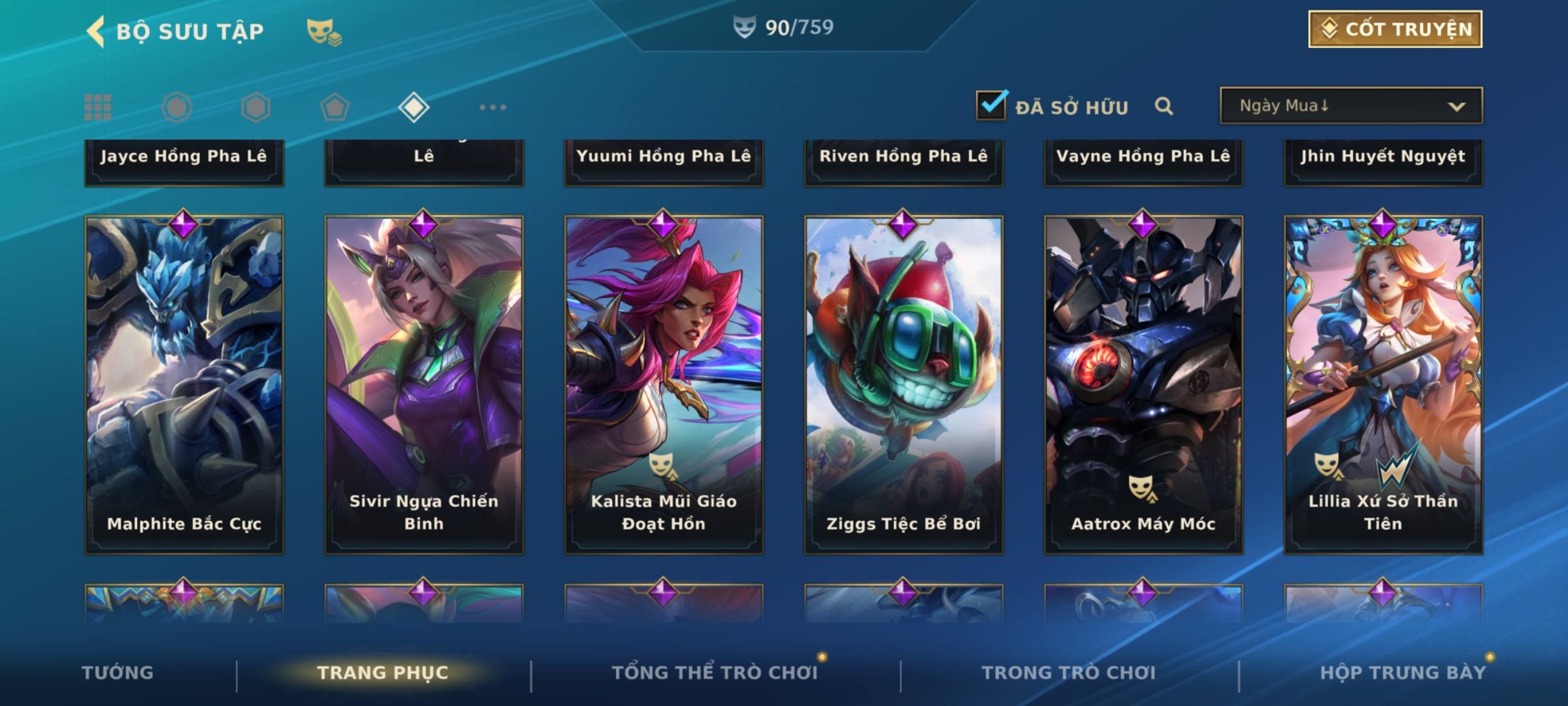Show more filters with three dots

tap(493, 107)
